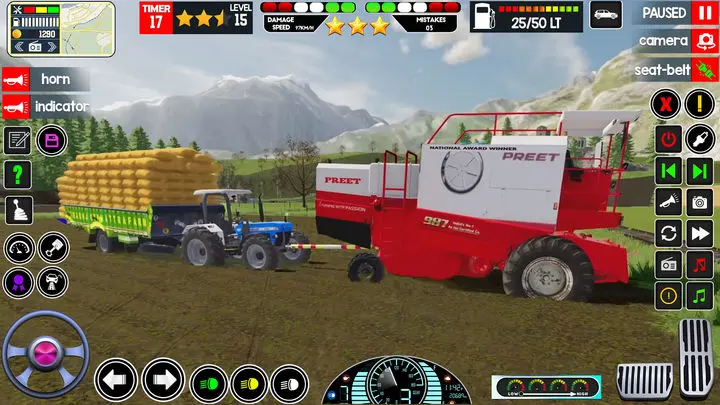Screen dimensions: 720x405
Task: Open the green question mark help
Action: tap(19, 174)
